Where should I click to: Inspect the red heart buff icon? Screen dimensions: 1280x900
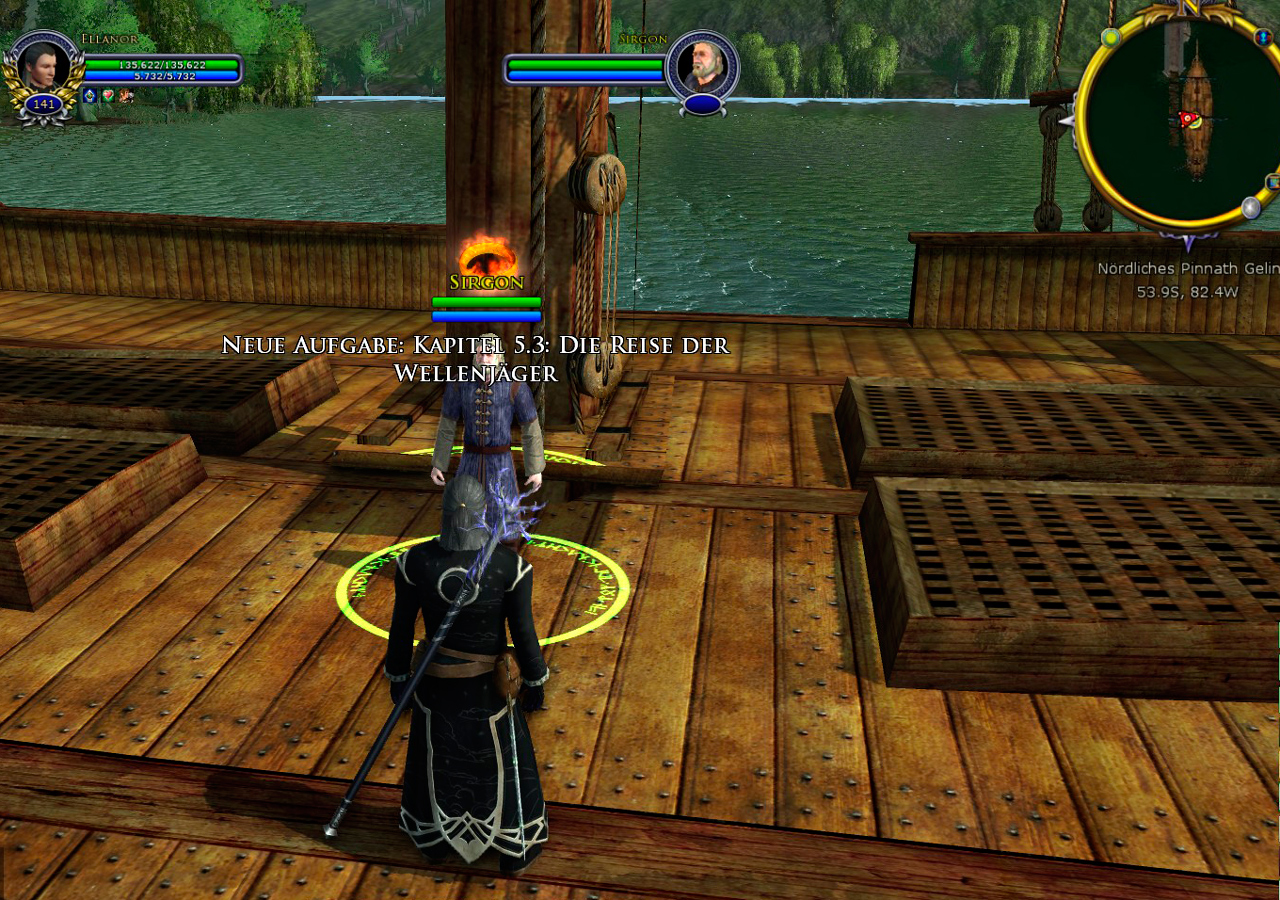pos(108,96)
